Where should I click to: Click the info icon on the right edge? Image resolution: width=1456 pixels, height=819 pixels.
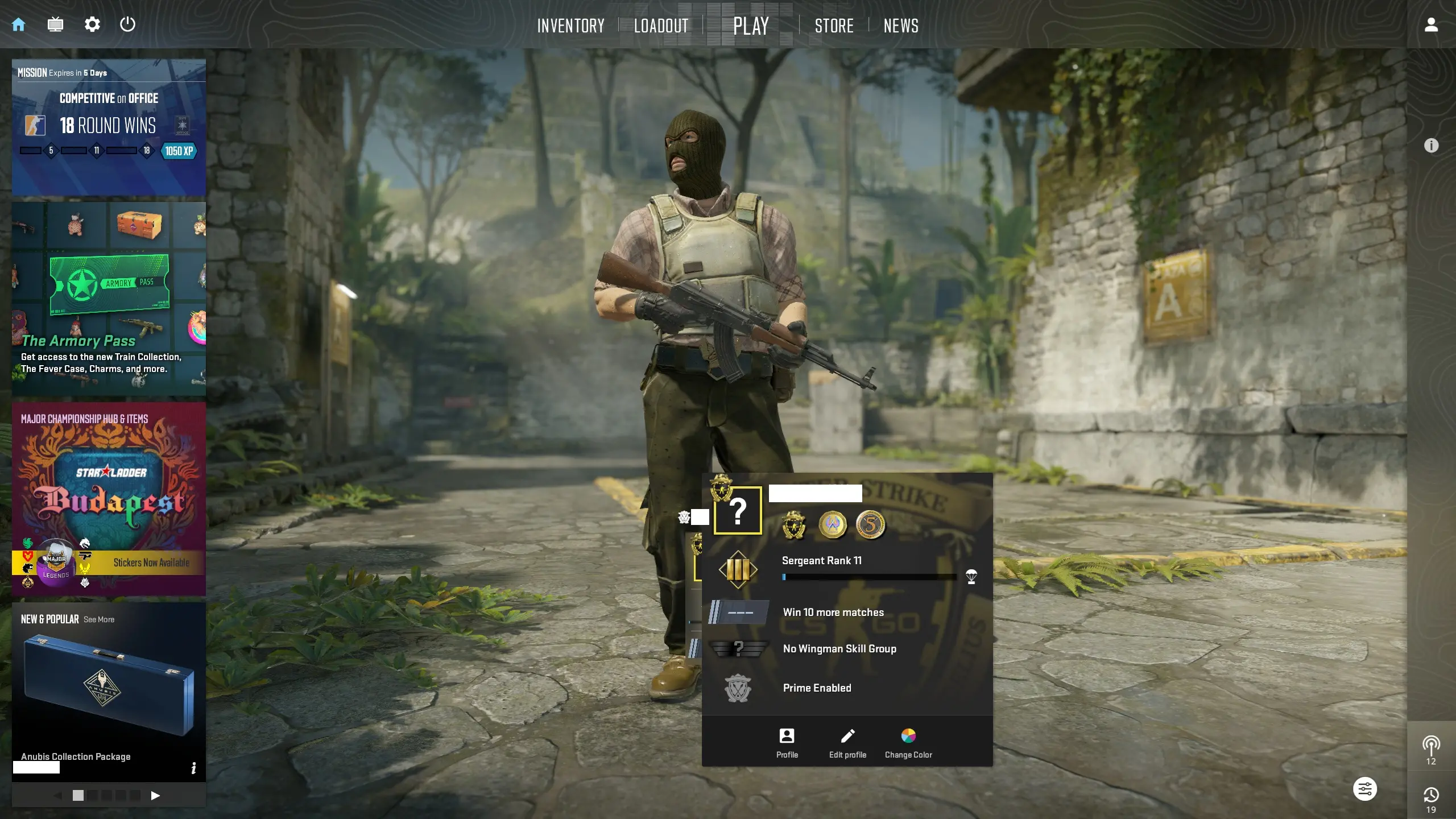[x=1433, y=146]
